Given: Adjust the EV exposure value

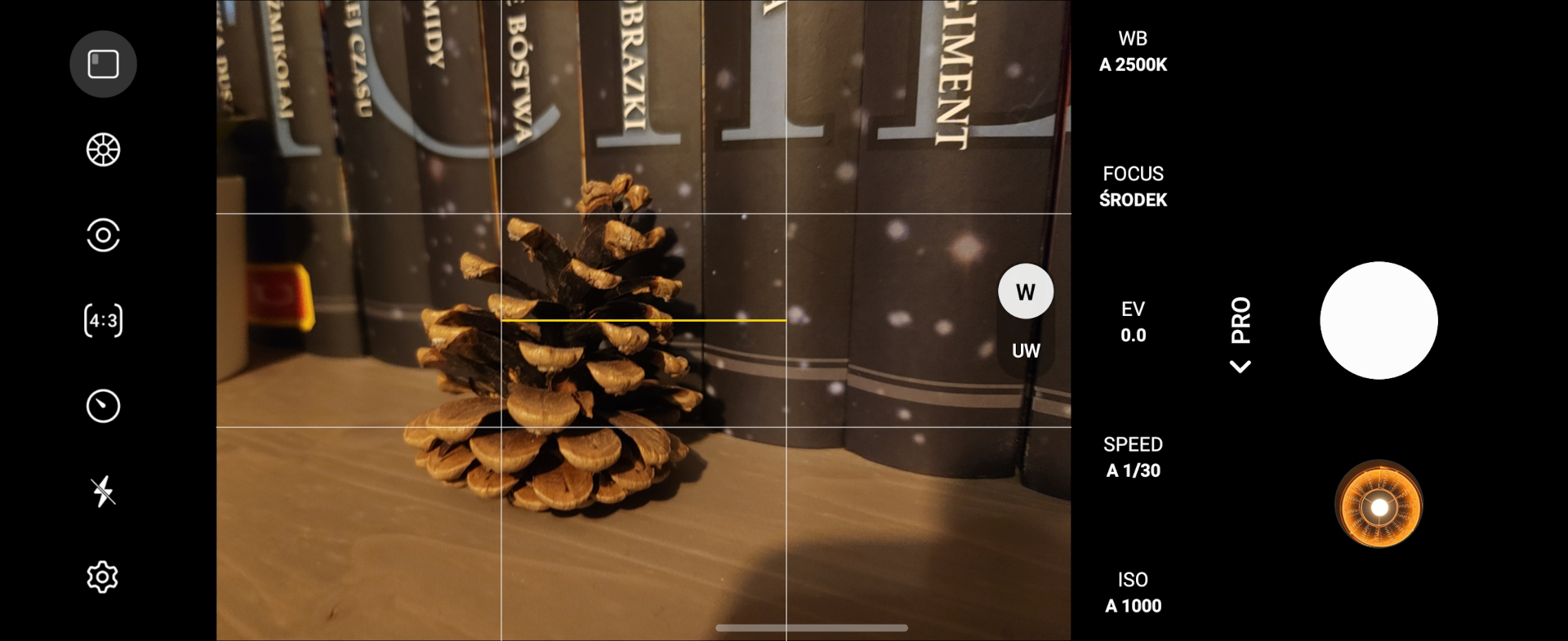Looking at the screenshot, I should pos(1133,322).
